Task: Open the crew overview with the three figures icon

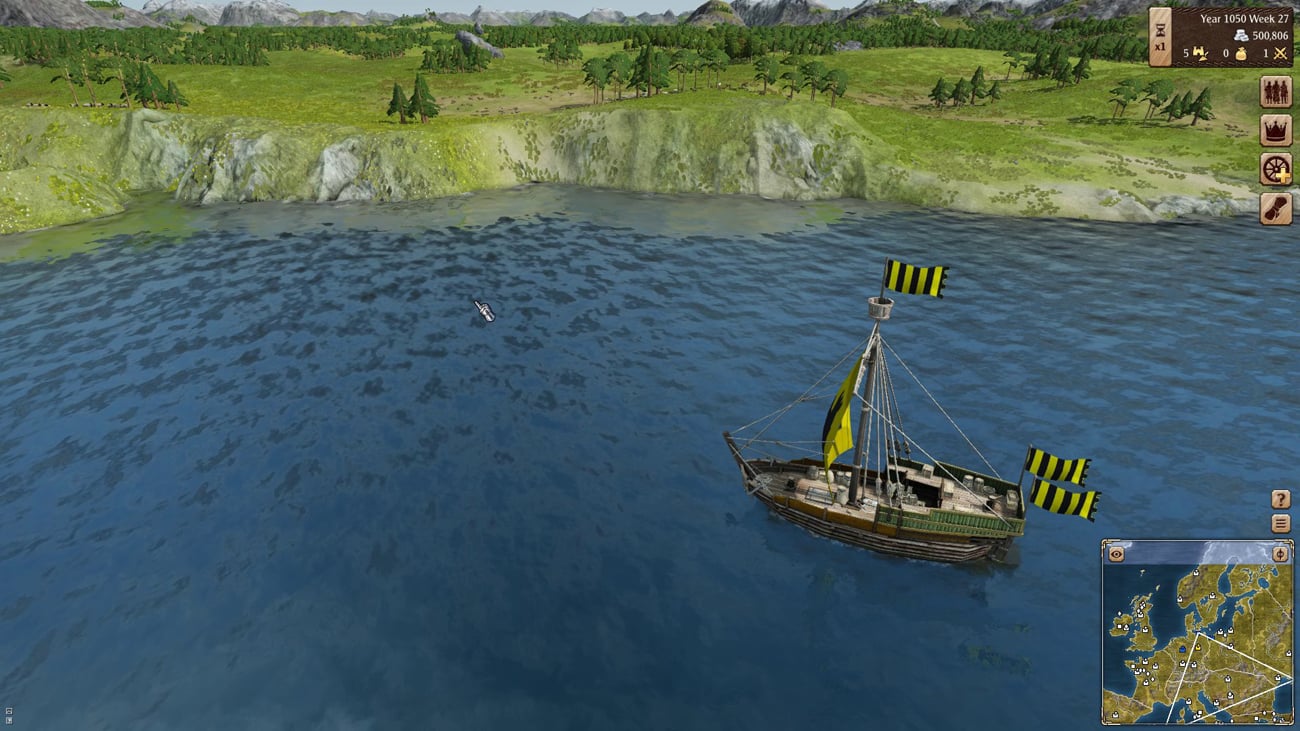Action: pos(1276,91)
